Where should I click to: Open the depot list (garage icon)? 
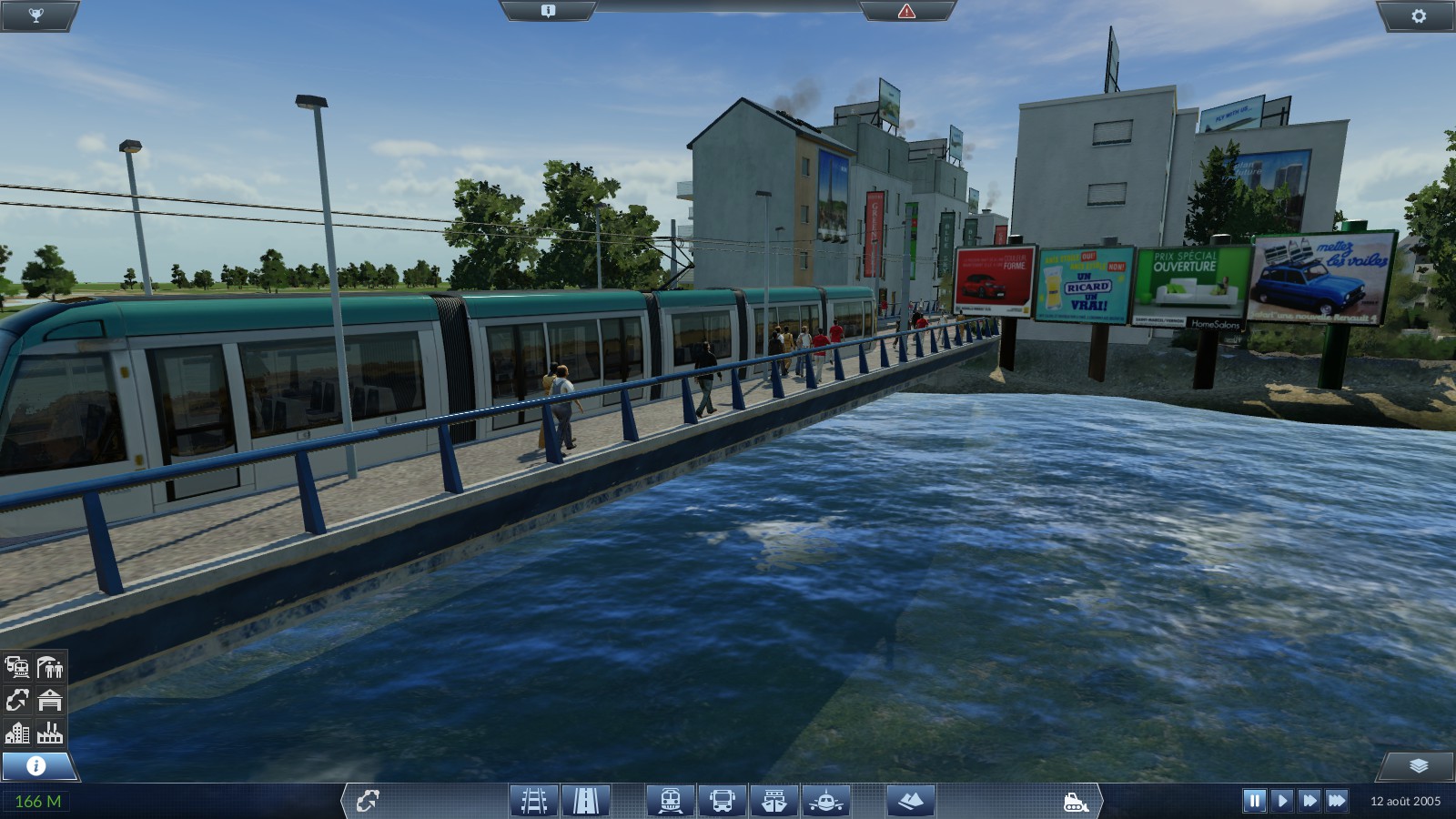[x=50, y=700]
